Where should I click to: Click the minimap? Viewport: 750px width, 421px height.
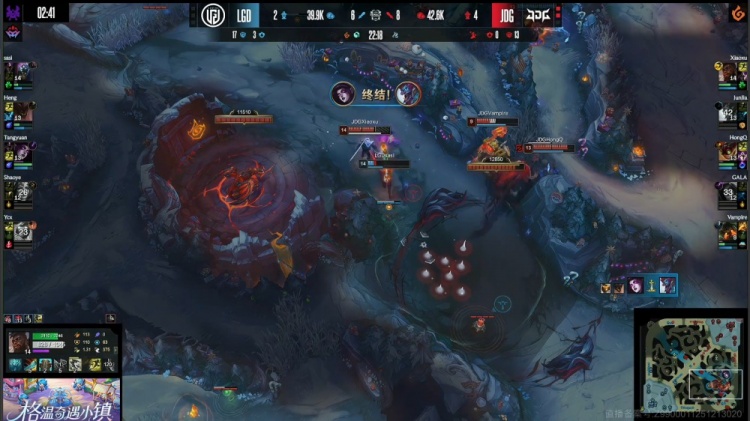click(691, 364)
